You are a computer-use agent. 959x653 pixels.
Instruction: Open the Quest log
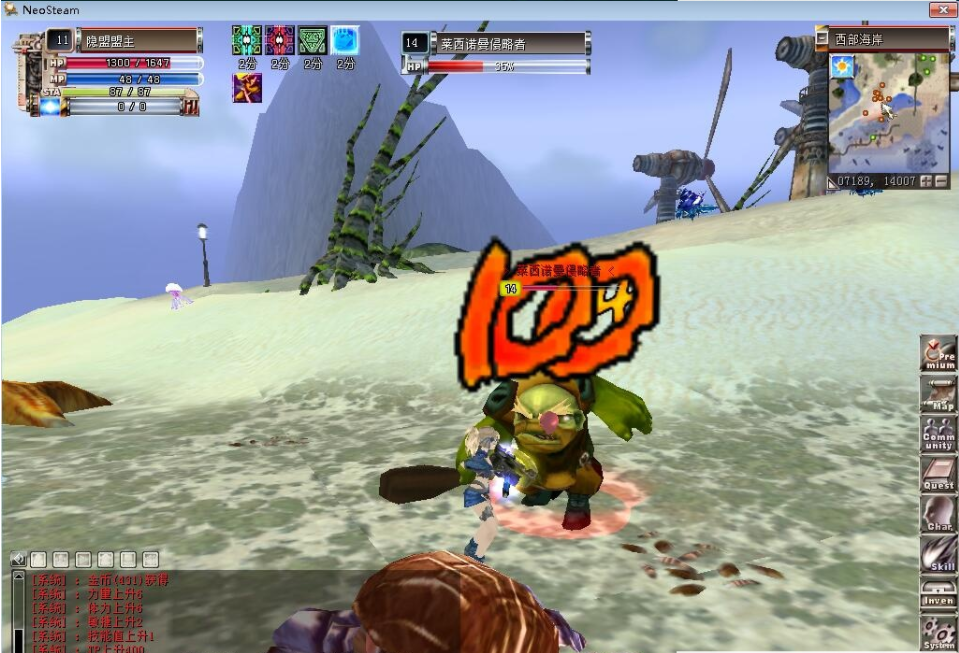tap(938, 475)
